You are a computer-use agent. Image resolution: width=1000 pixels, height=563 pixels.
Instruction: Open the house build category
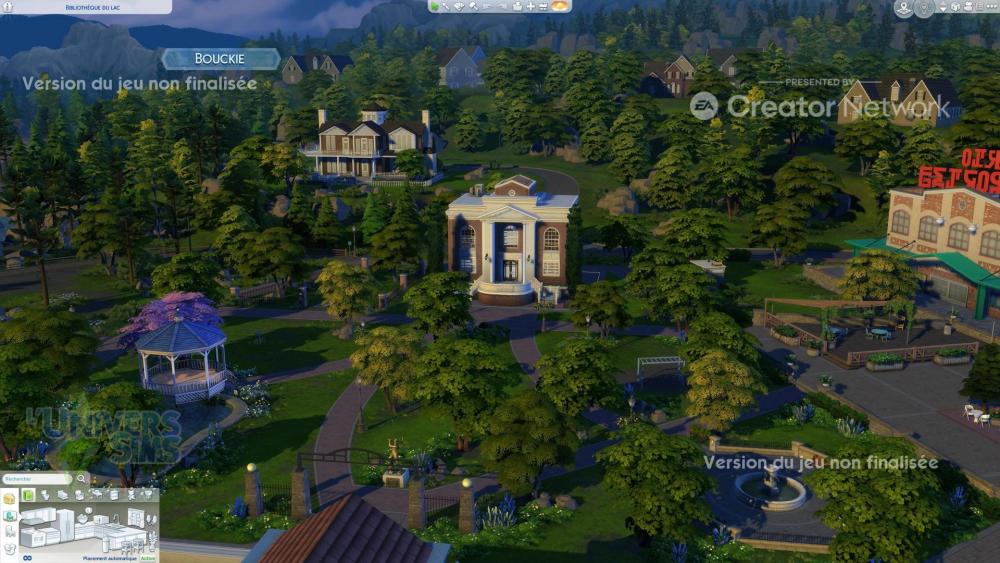pyautogui.click(x=9, y=497)
